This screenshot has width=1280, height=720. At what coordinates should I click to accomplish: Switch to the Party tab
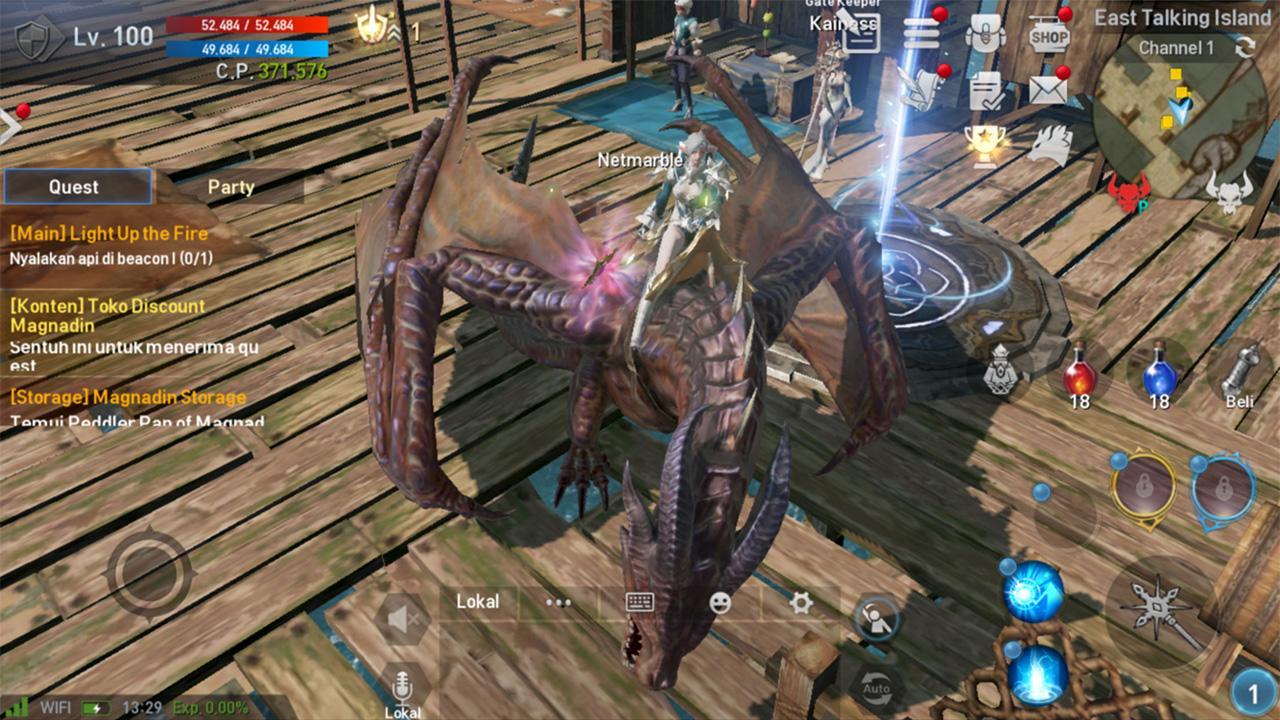pyautogui.click(x=232, y=186)
